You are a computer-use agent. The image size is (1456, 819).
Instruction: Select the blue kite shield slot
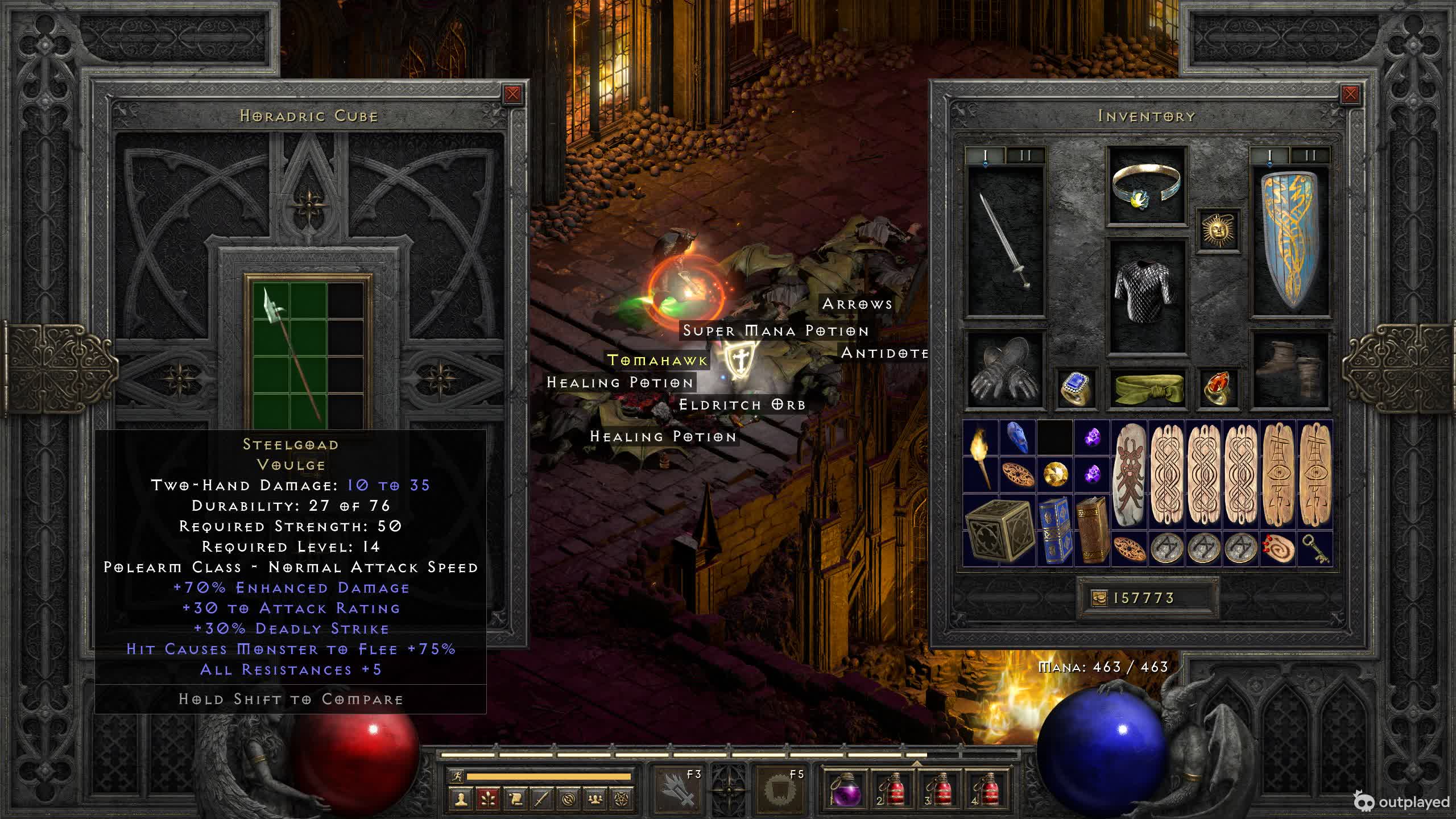pos(1290,241)
